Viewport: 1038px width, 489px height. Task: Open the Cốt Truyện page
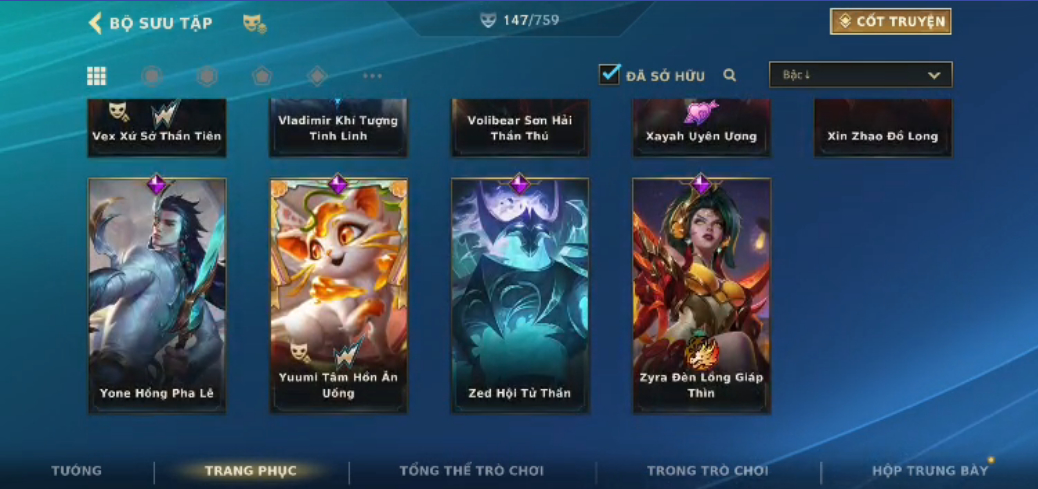(890, 21)
